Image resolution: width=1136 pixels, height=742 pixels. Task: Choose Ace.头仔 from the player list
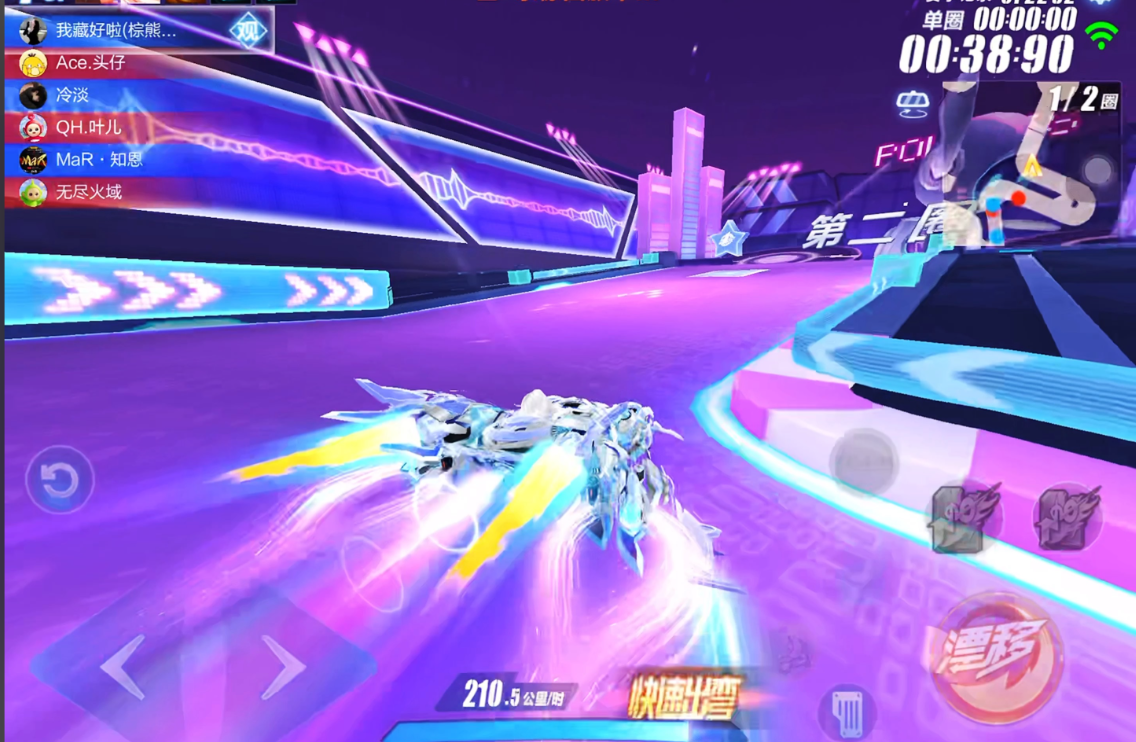[x=90, y=63]
